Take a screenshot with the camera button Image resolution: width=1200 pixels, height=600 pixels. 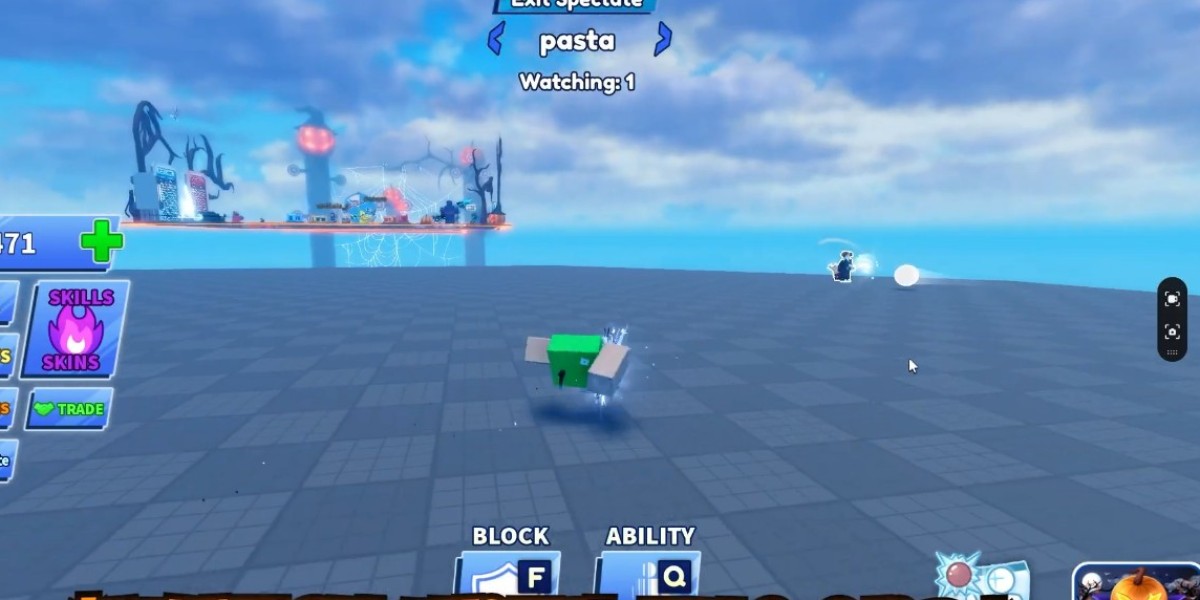tap(1172, 332)
